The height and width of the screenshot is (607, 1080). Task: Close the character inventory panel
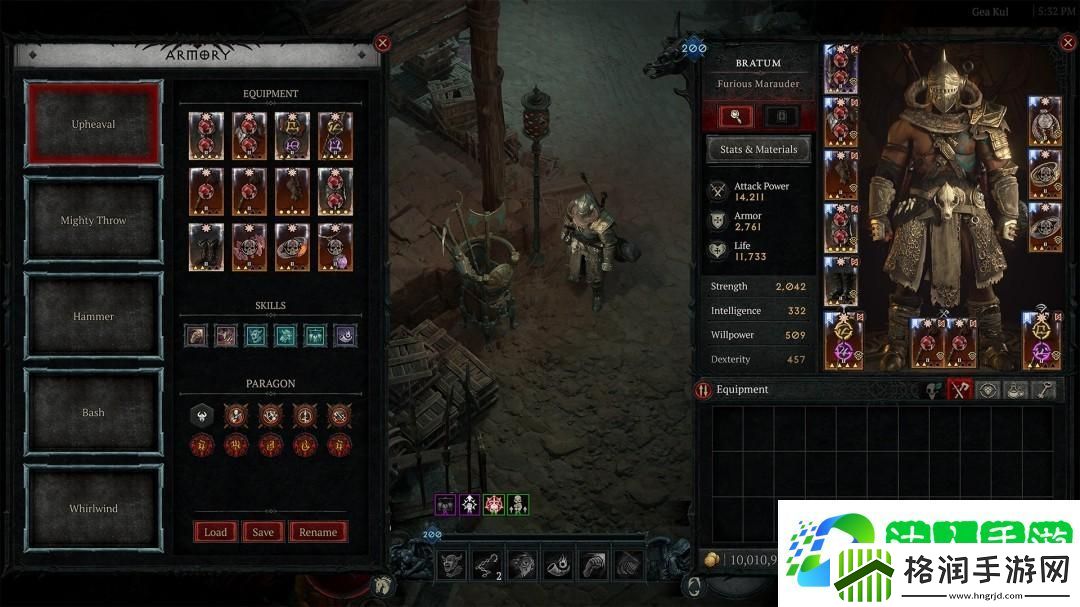(x=1066, y=44)
